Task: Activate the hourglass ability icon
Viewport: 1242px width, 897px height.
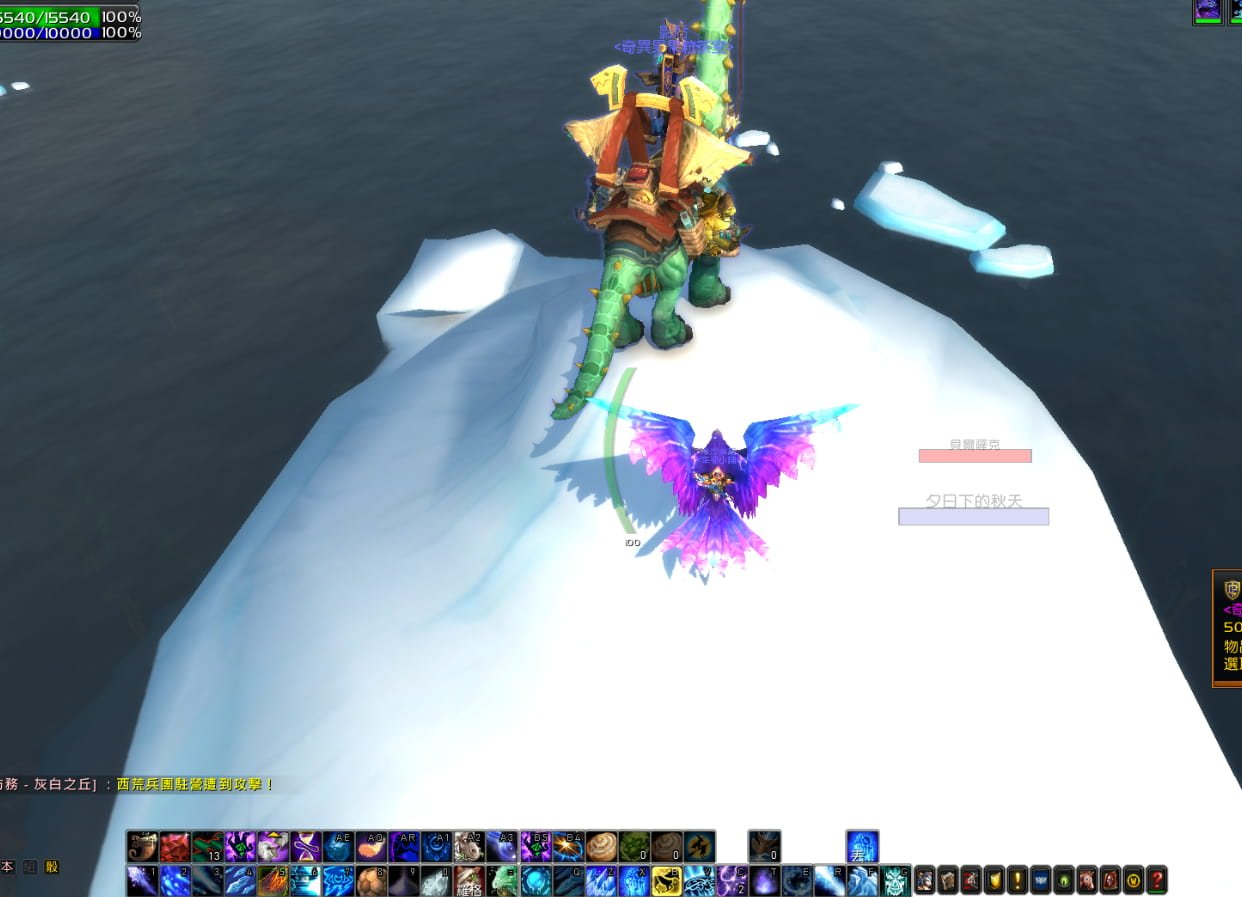Action: click(x=306, y=847)
